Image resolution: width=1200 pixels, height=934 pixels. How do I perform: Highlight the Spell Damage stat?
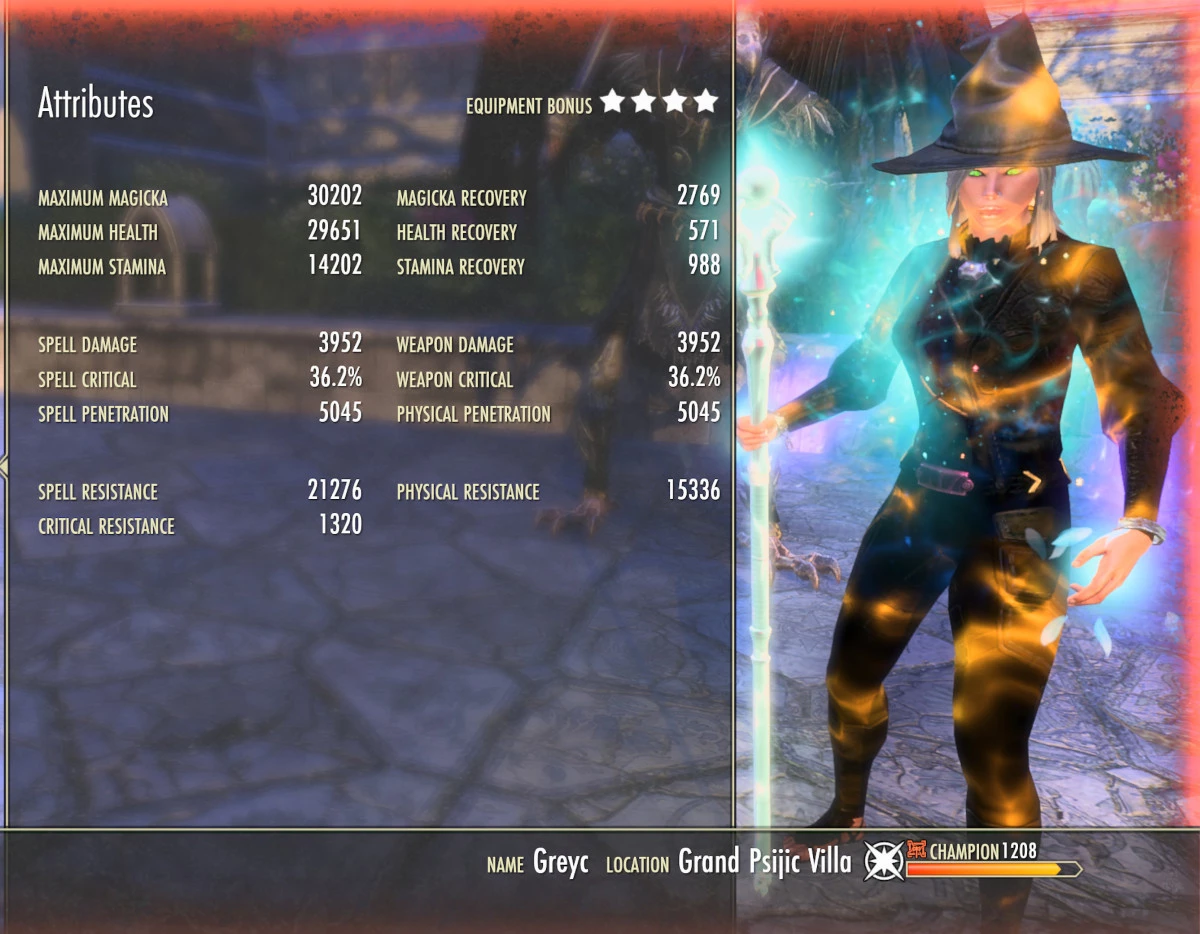[200, 344]
